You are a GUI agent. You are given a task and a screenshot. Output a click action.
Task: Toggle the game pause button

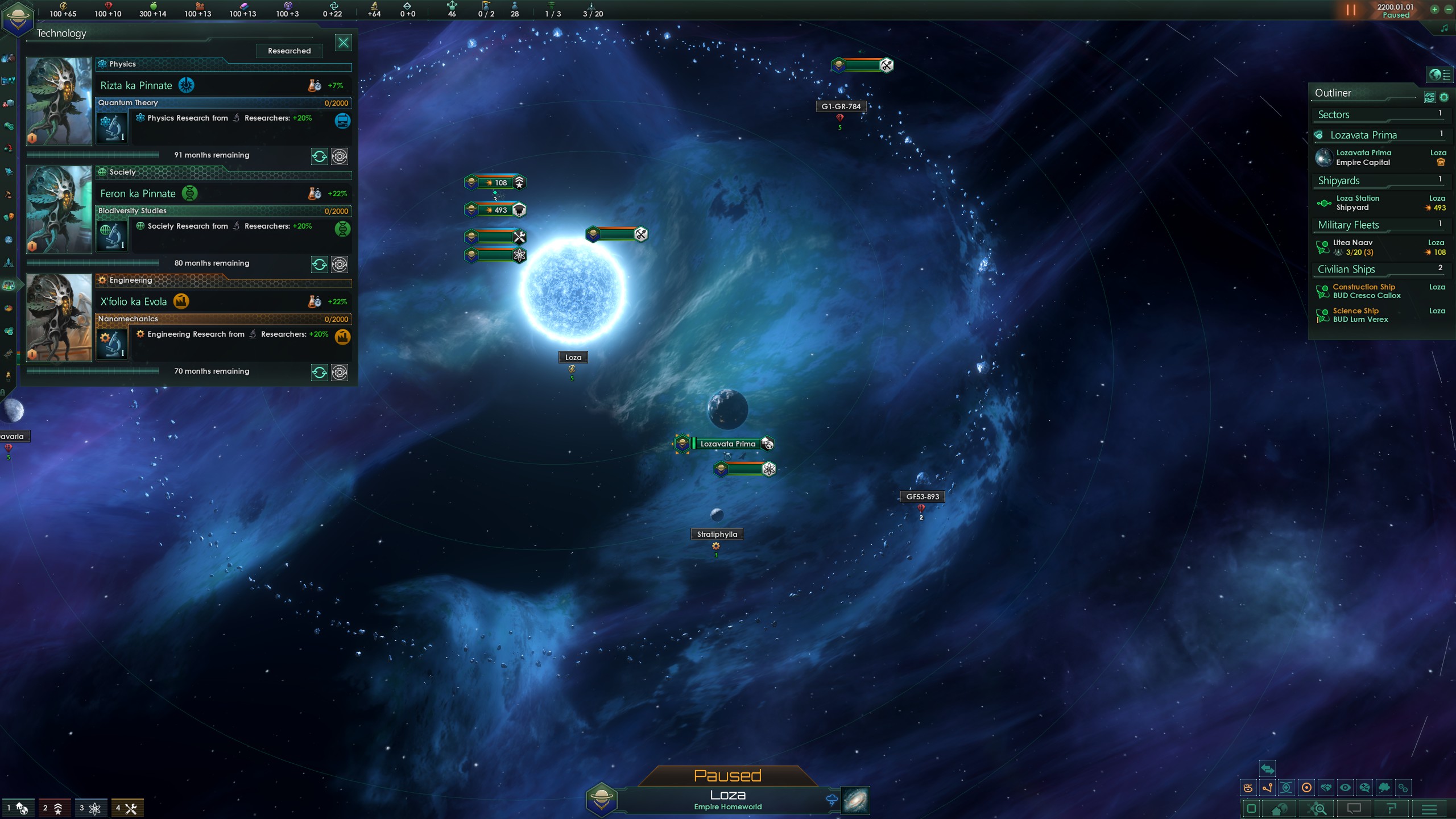(x=1351, y=10)
